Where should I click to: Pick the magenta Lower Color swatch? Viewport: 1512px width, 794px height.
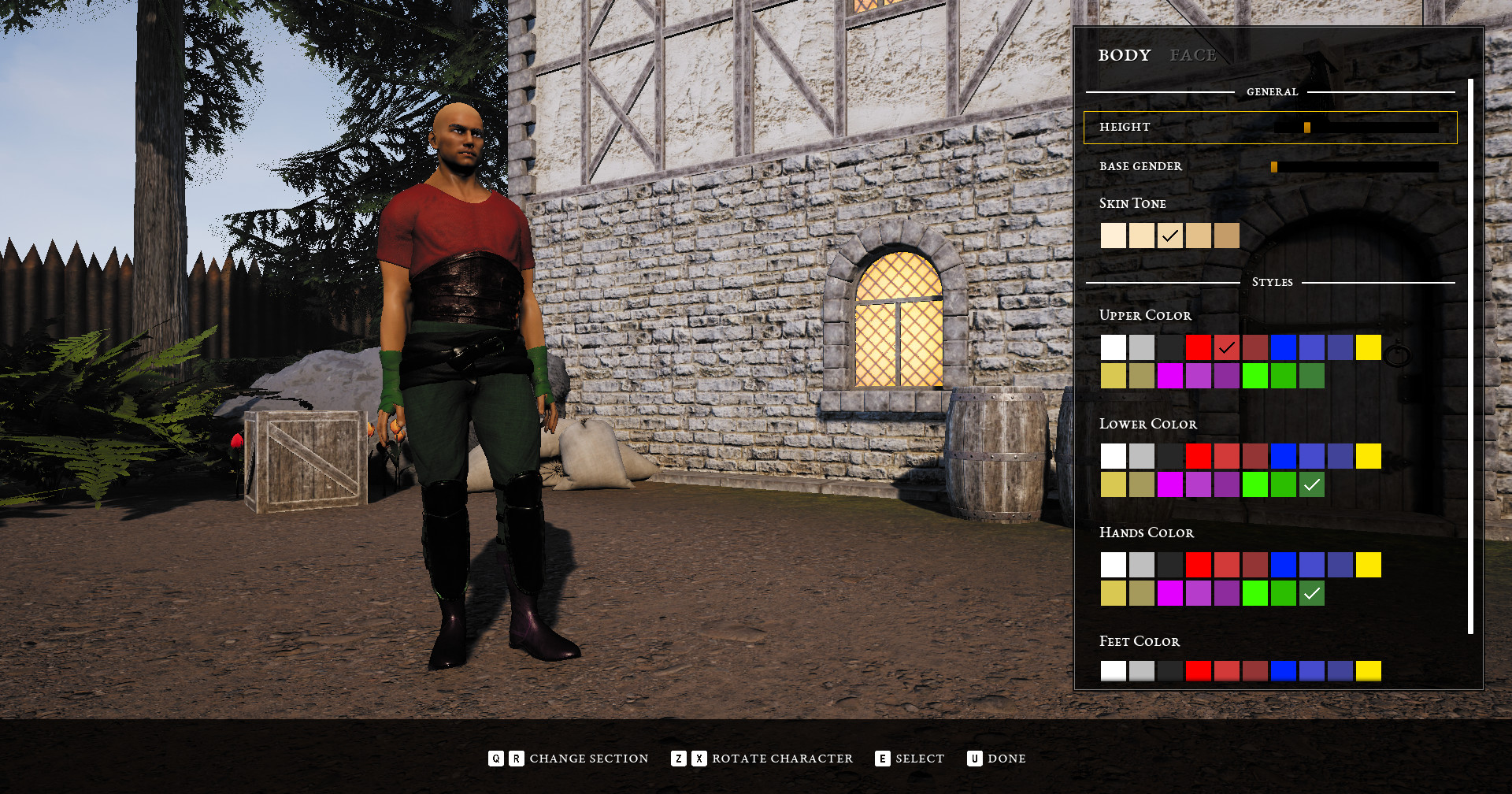point(1169,485)
